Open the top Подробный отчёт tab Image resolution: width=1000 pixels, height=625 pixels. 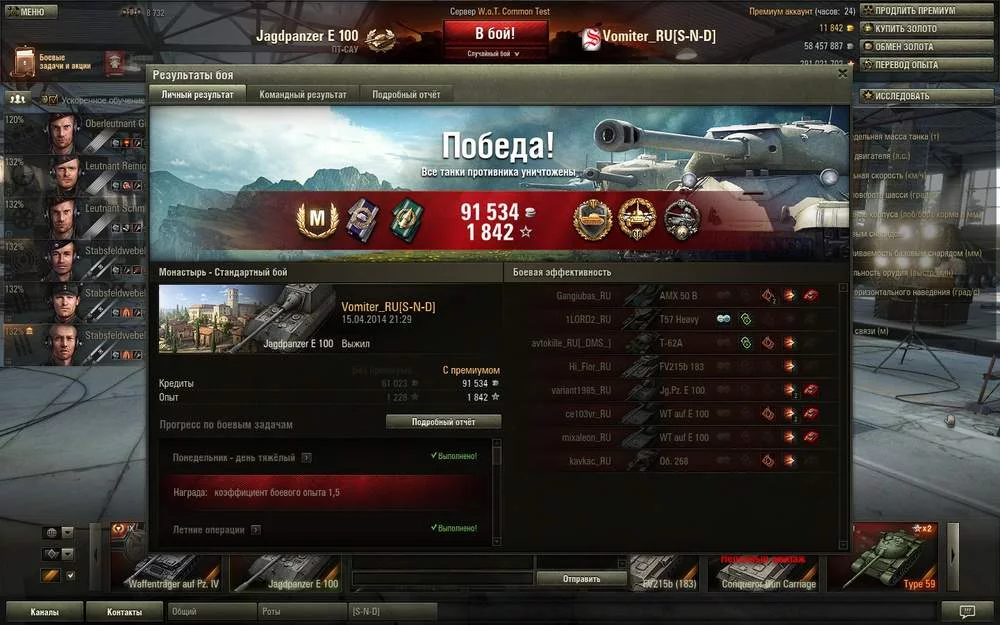pos(405,94)
